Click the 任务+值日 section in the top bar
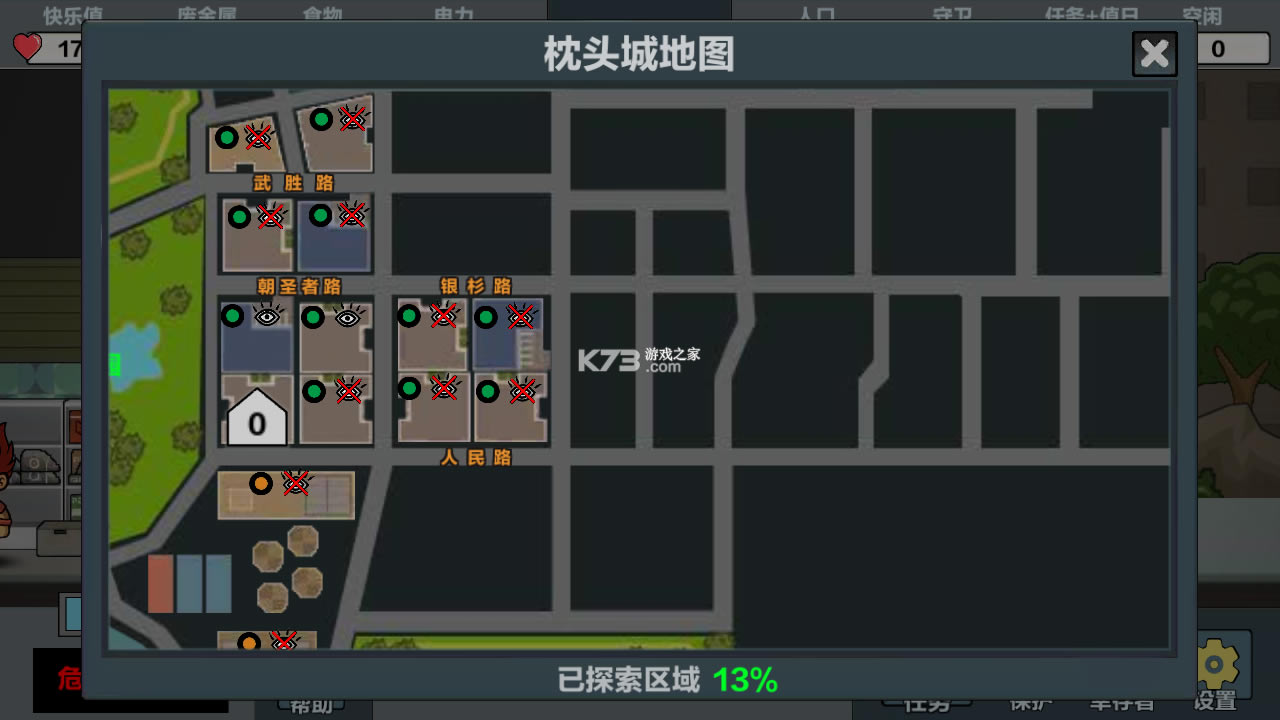 click(x=1091, y=15)
